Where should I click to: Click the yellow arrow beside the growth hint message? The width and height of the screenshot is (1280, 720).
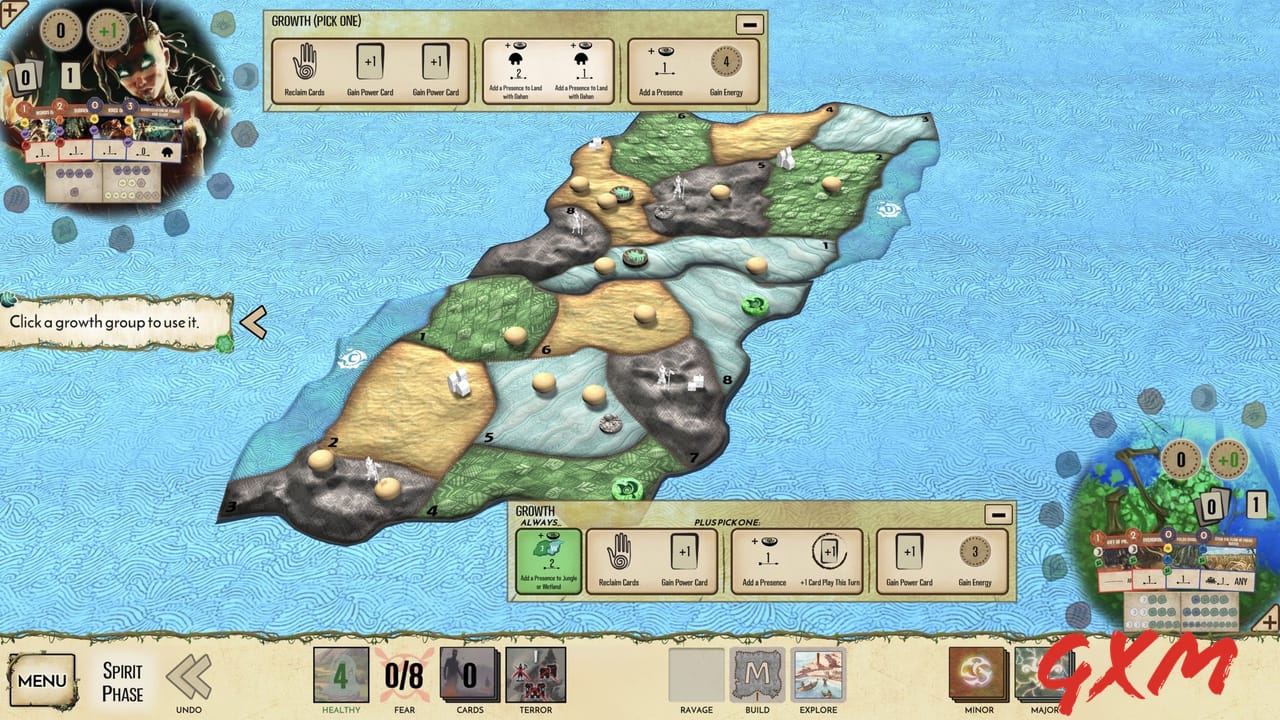tap(257, 322)
